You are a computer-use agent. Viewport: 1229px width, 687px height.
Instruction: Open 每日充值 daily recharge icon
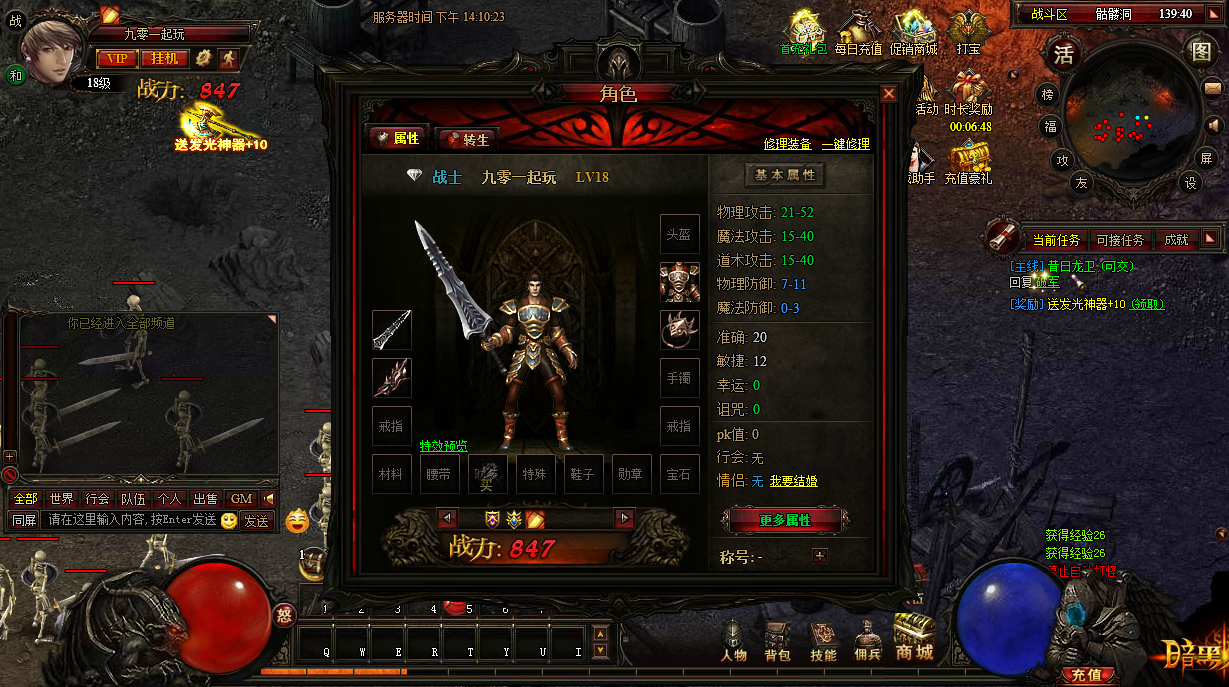point(858,35)
